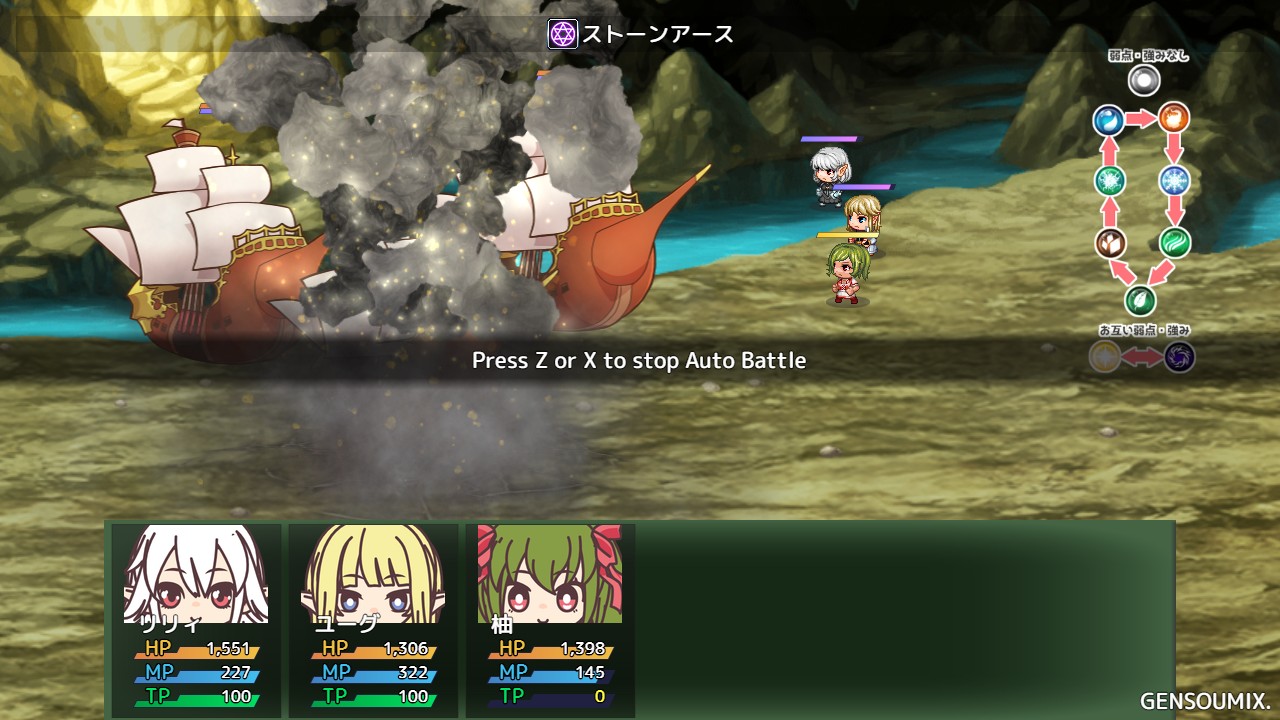The width and height of the screenshot is (1280, 720).
Task: Select the golden light element icon
Action: (x=1105, y=357)
